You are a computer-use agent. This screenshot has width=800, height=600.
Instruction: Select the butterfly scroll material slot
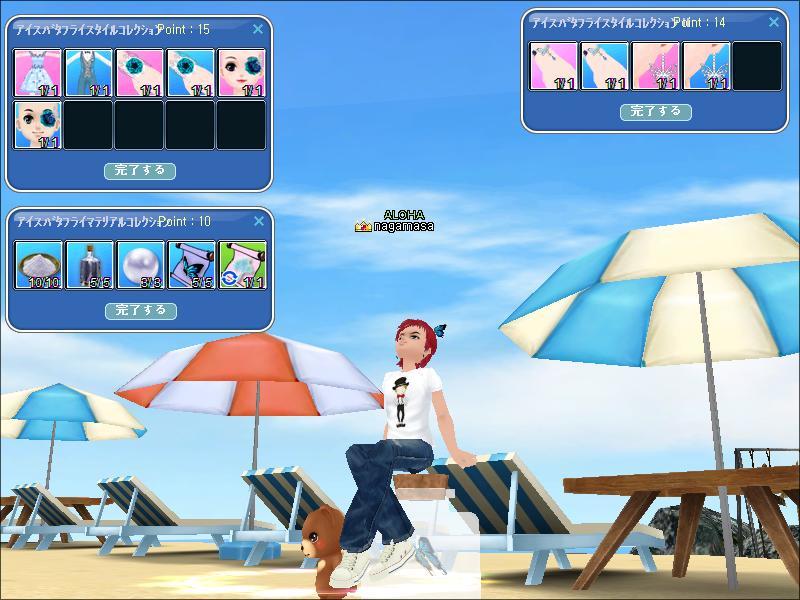coord(191,265)
